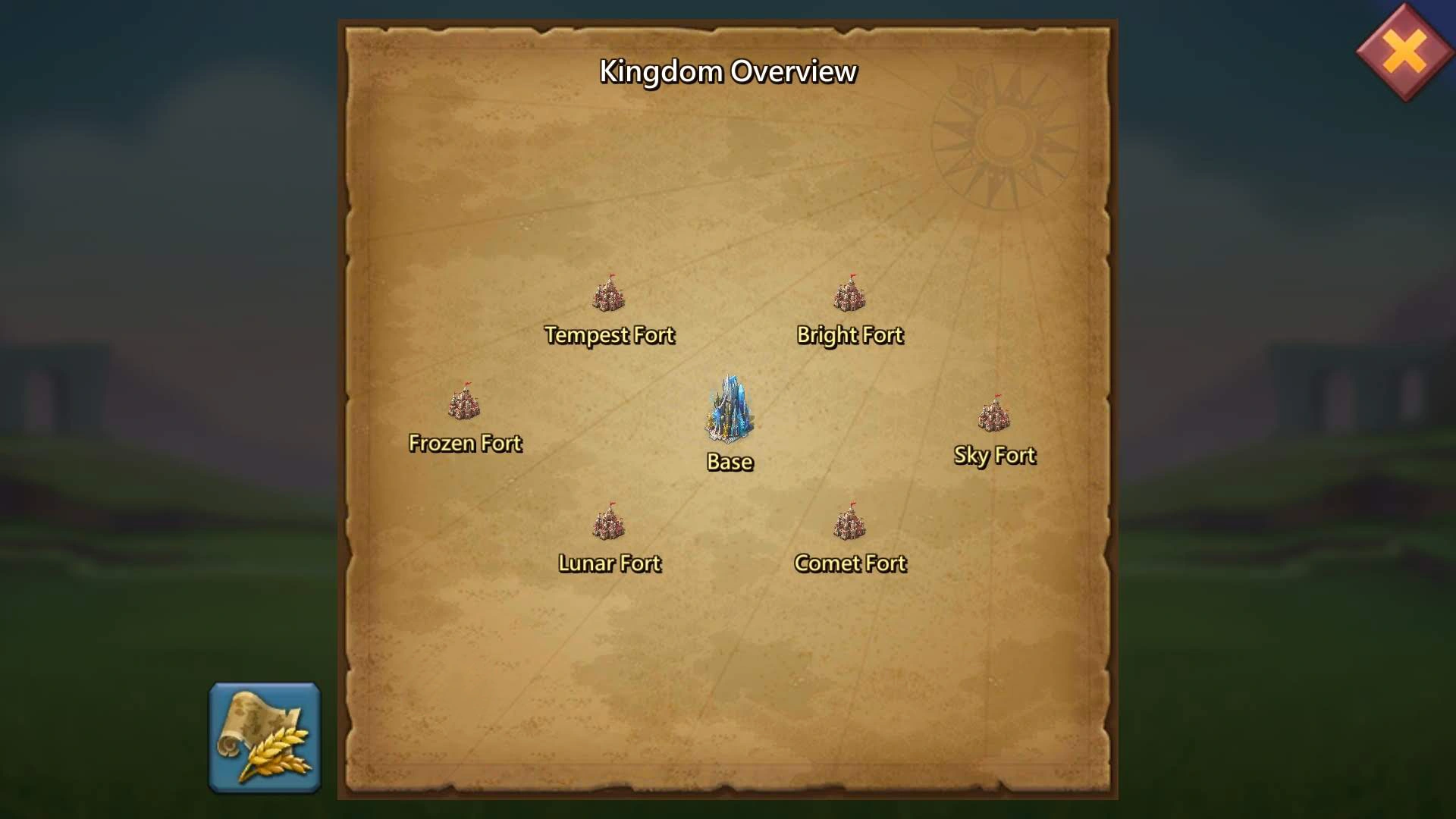1456x819 pixels.
Task: Click the Kingdom Overview title
Action: pyautogui.click(x=728, y=71)
